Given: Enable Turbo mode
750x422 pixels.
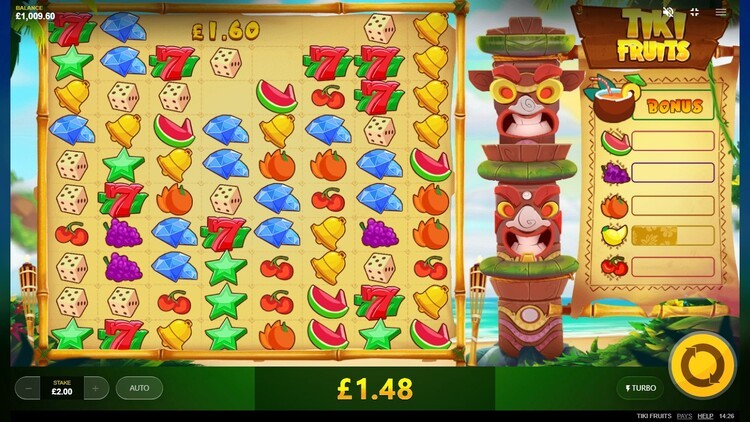Looking at the screenshot, I should 639,388.
